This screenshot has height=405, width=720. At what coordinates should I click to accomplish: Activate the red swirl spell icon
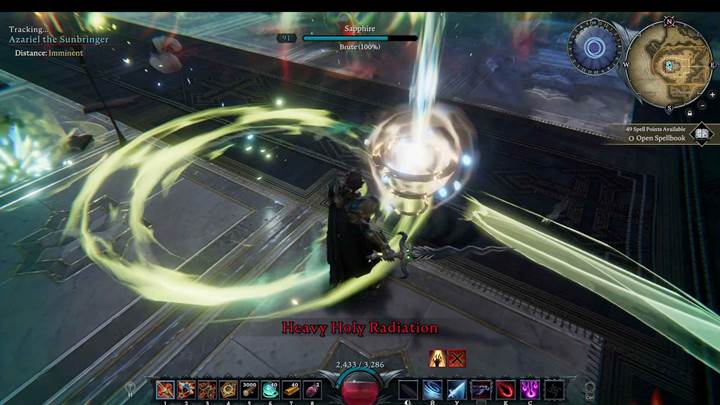pos(506,390)
